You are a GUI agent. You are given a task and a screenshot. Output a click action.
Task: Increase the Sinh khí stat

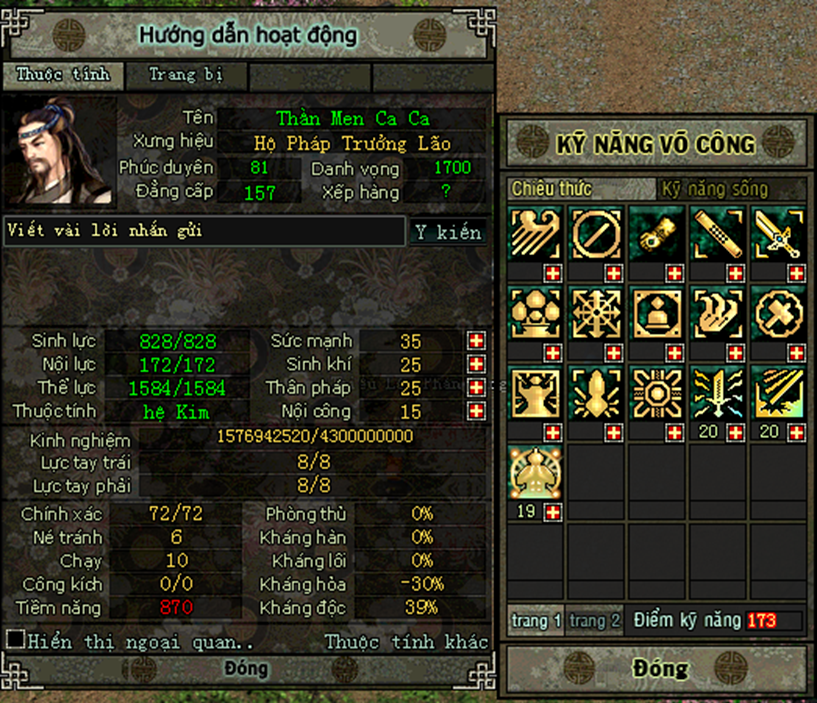click(x=477, y=364)
